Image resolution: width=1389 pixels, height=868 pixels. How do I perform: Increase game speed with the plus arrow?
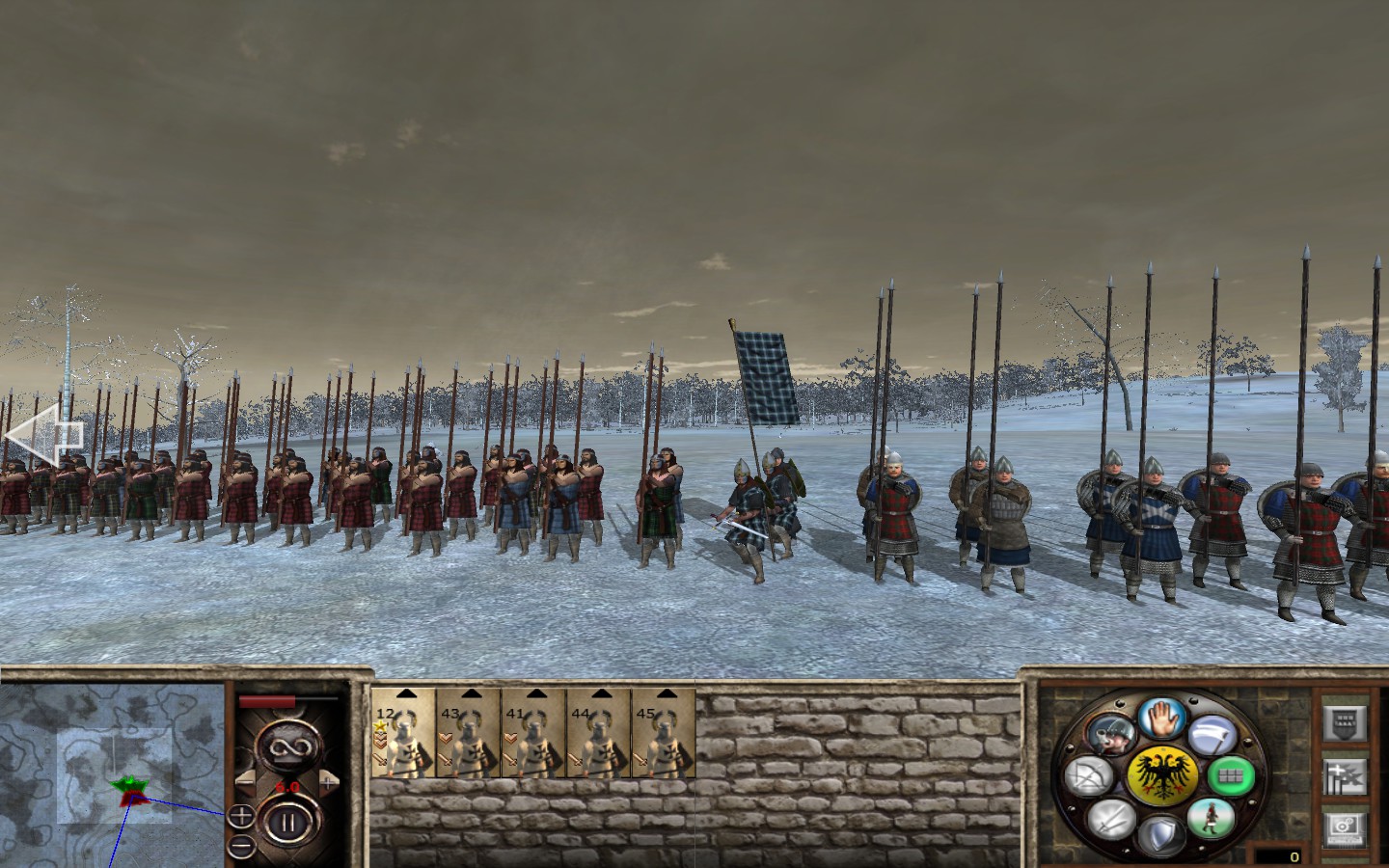(x=328, y=782)
